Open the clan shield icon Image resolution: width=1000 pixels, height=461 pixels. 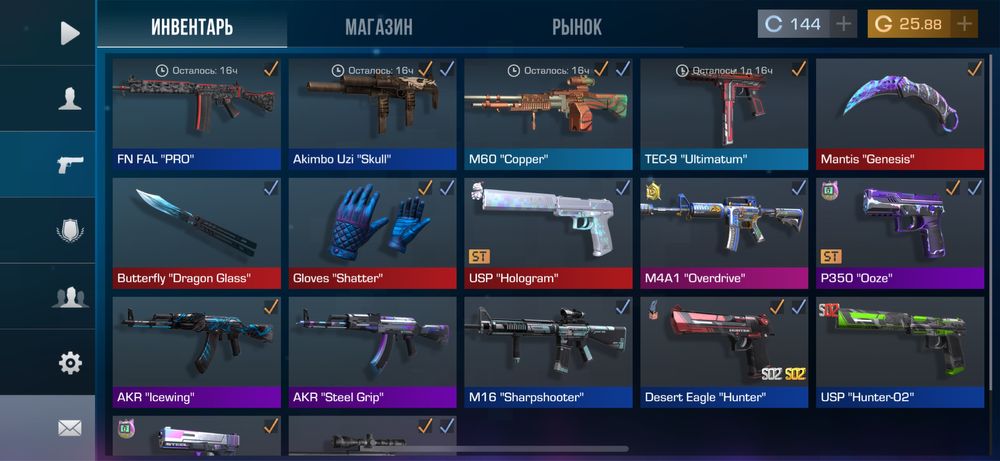pyautogui.click(x=69, y=231)
